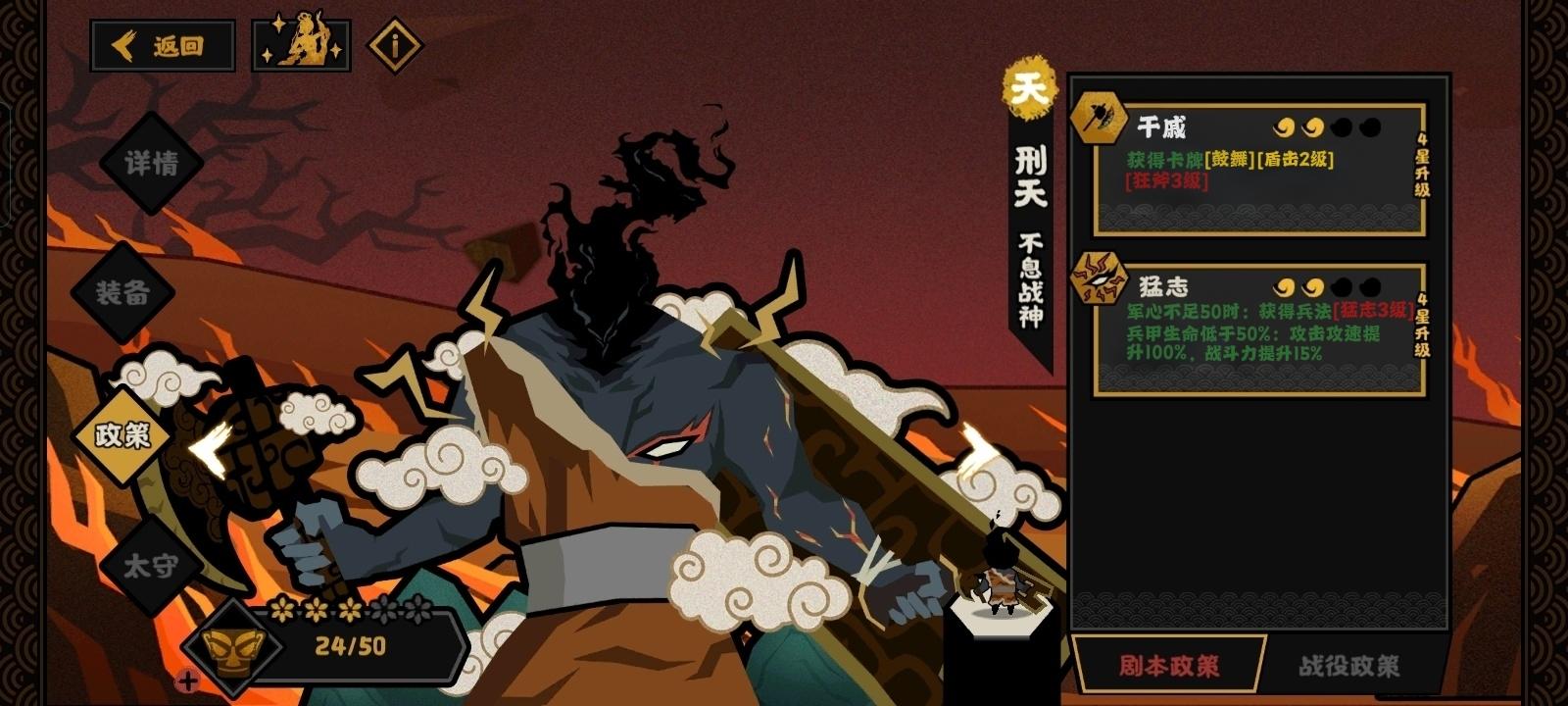Select the axe hexagon icon beside 千戚
Viewport: 1568px width, 706px height.
[x=1100, y=123]
